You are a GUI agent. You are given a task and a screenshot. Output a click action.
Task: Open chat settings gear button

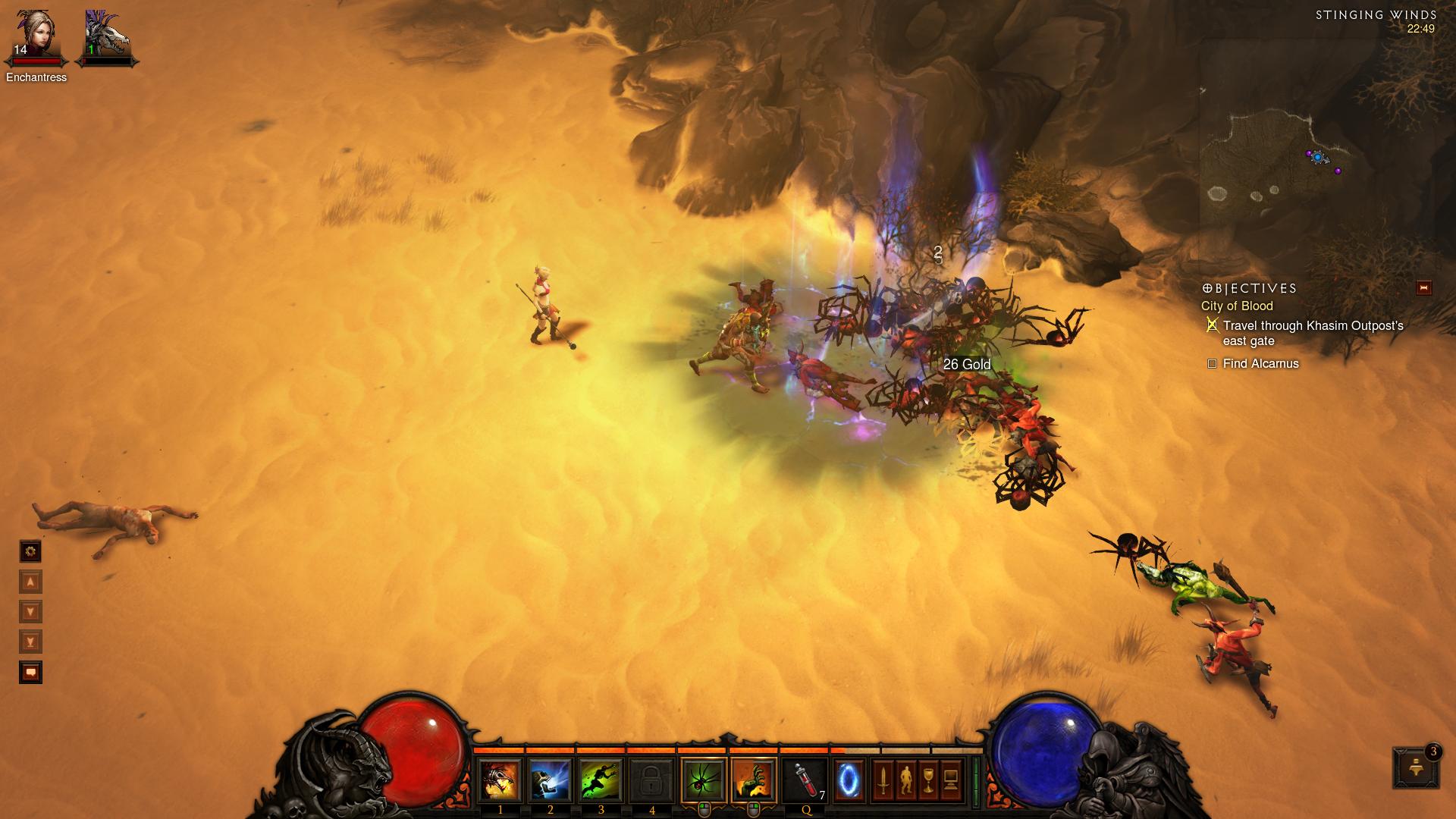30,551
